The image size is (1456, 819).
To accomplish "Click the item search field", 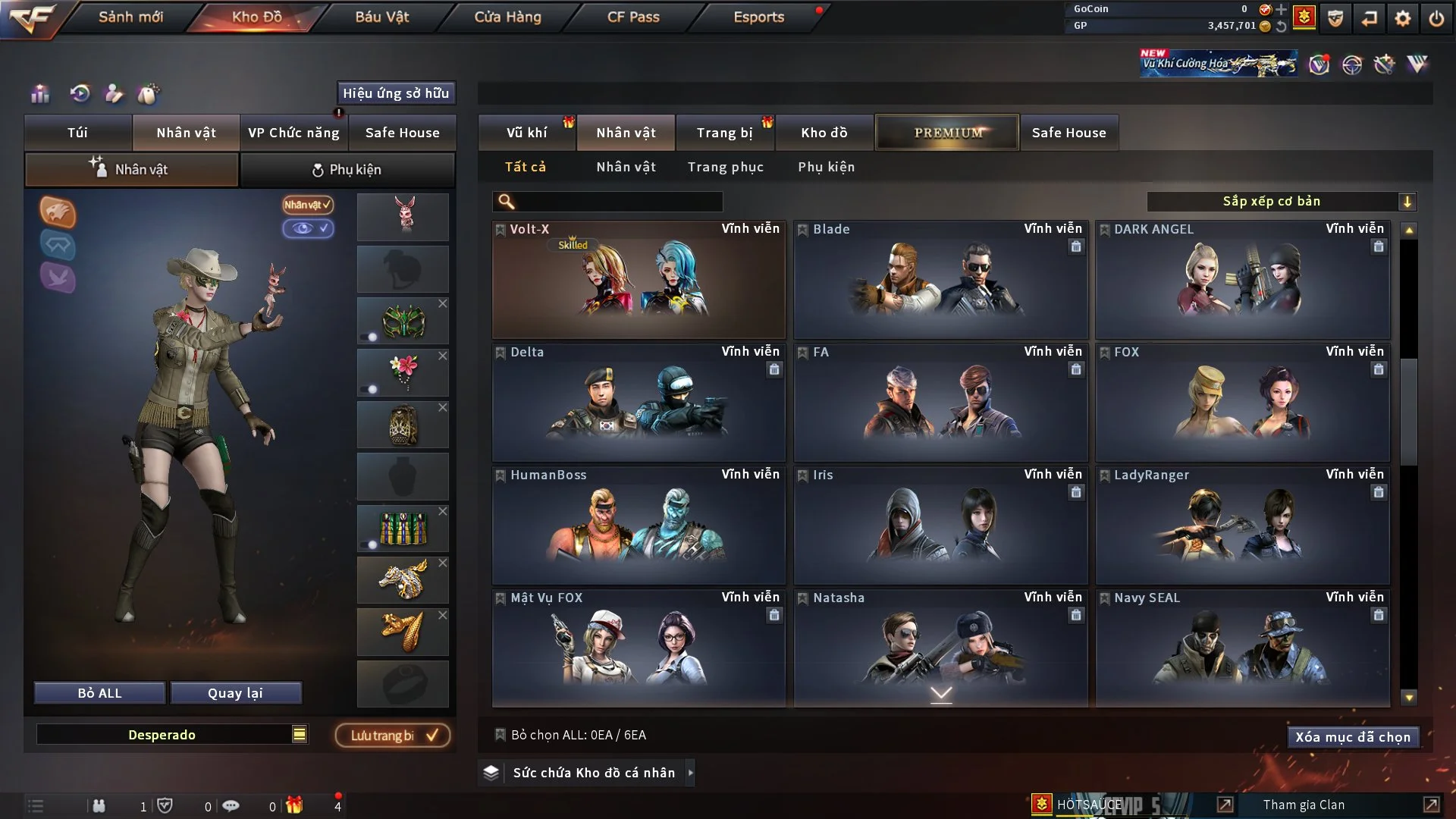I will pos(618,202).
